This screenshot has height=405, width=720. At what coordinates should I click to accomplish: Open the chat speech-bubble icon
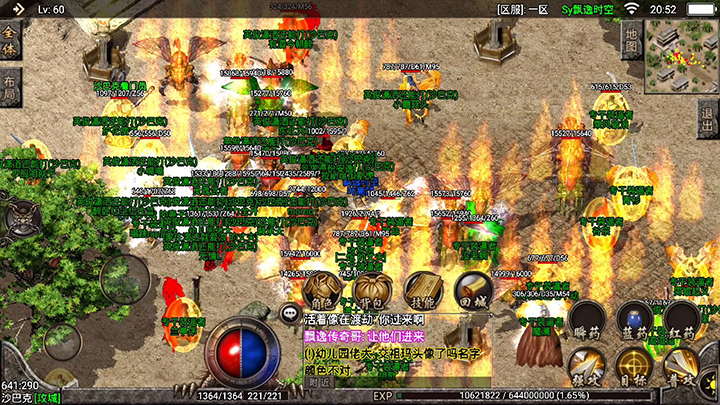coord(291,313)
